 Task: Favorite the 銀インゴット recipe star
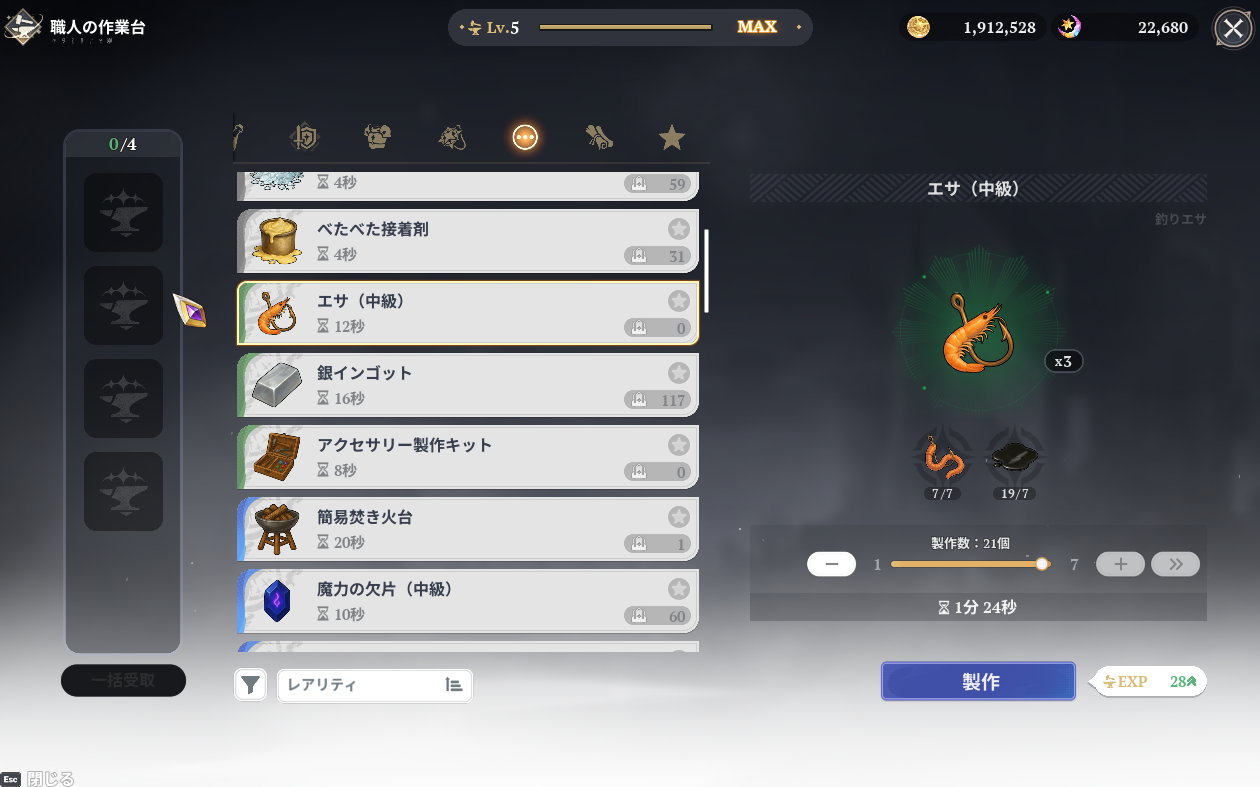[679, 373]
